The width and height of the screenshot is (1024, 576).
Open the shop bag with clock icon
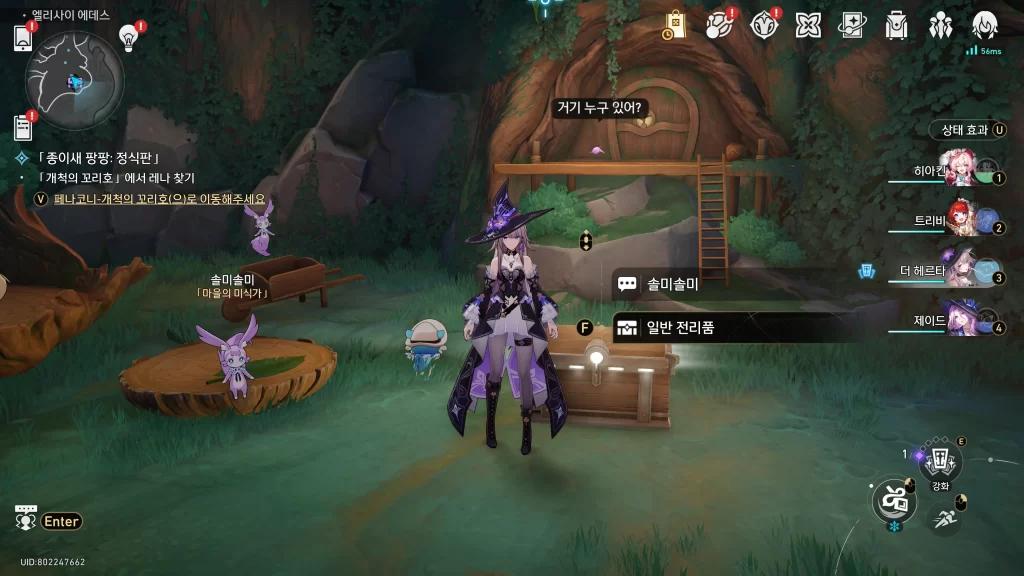pyautogui.click(x=675, y=26)
